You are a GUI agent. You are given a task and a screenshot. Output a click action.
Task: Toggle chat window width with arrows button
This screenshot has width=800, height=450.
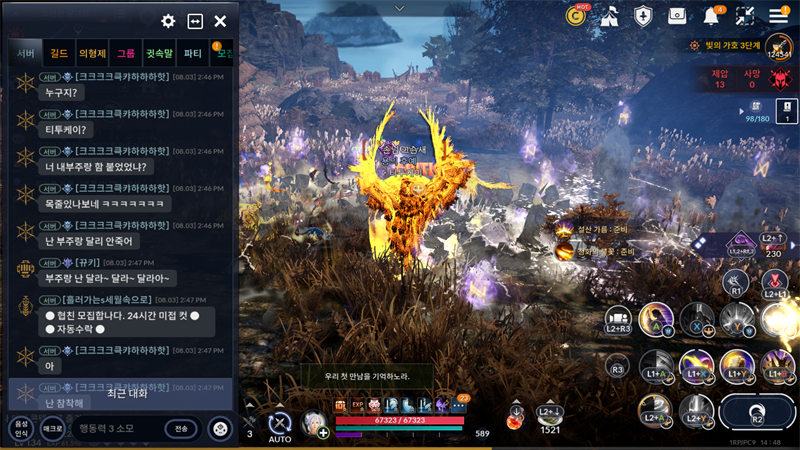pyautogui.click(x=195, y=21)
